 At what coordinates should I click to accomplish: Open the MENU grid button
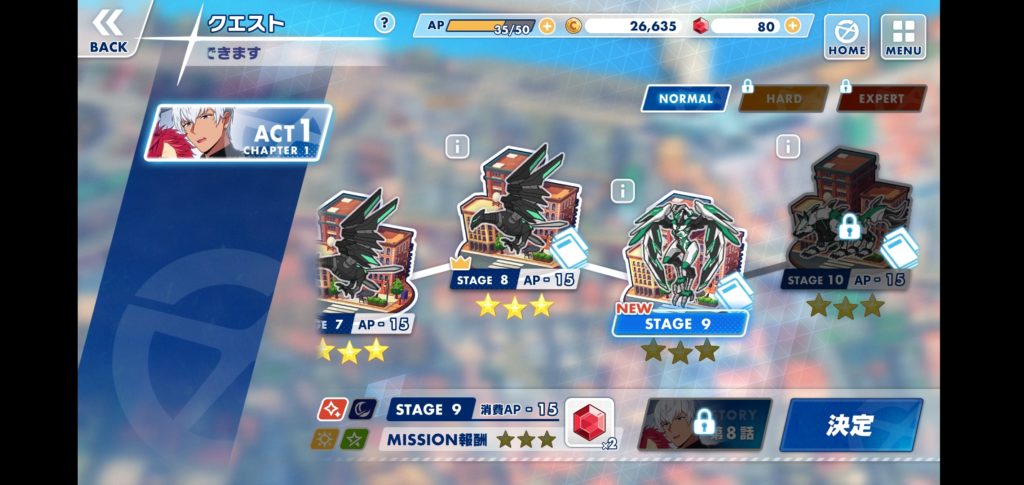[x=903, y=35]
